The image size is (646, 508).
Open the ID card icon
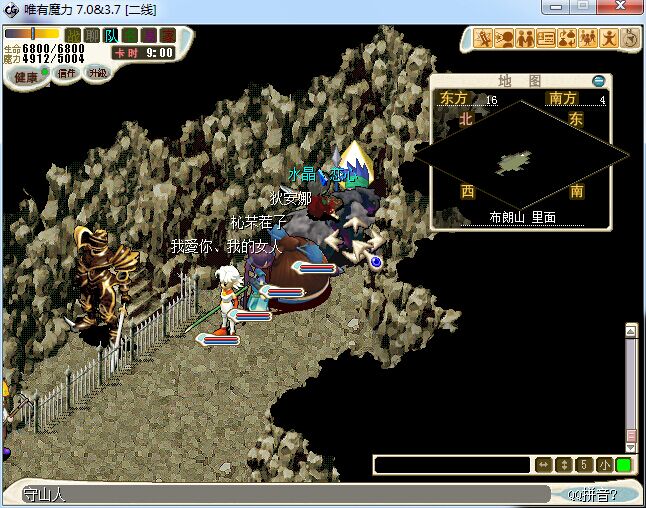click(546, 39)
